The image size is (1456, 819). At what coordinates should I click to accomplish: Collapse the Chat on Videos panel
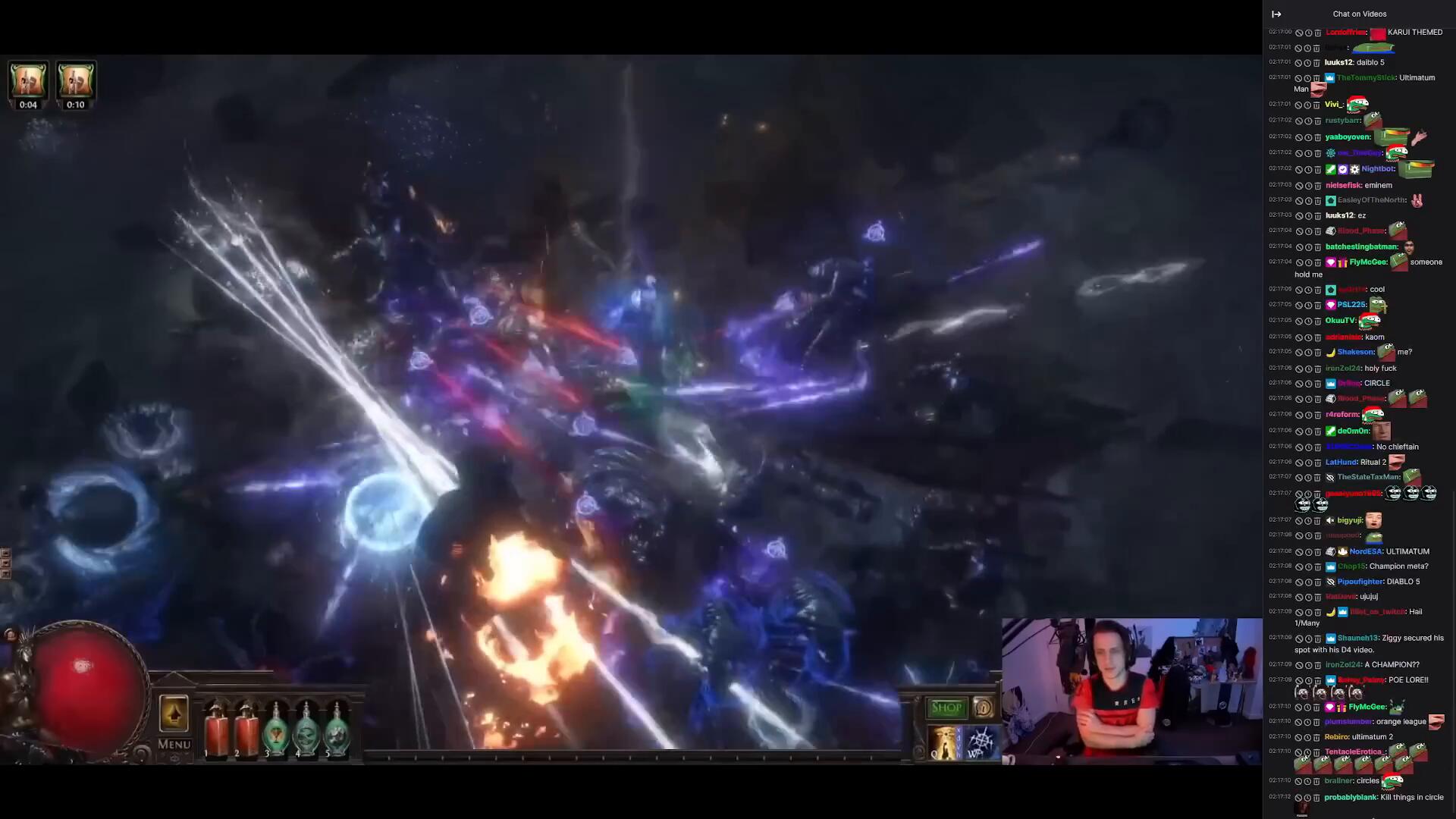click(x=1276, y=14)
